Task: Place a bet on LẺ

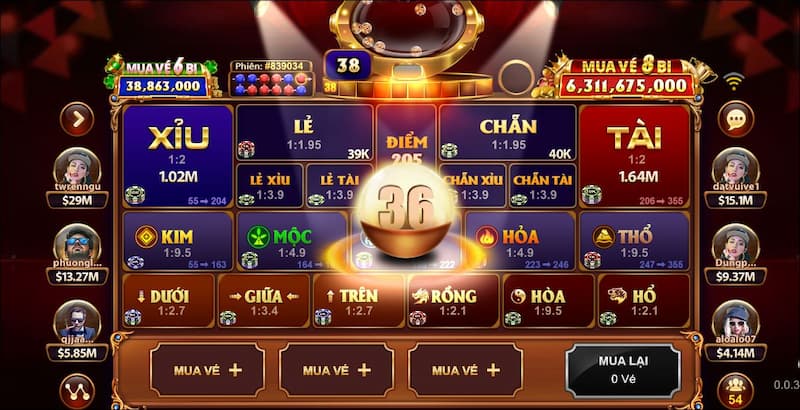Action: tap(304, 134)
